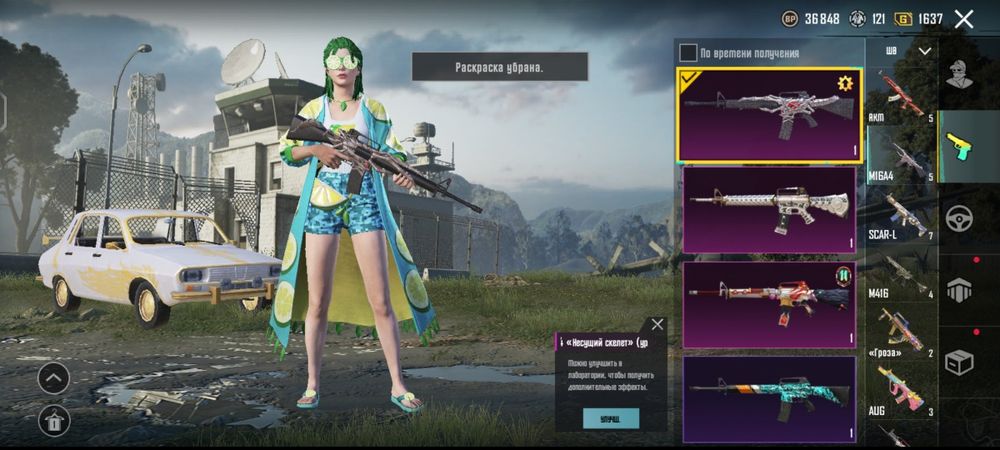This screenshot has width=1000, height=450.
Task: Open the gear settings on the equipped skin
Action: [x=845, y=83]
